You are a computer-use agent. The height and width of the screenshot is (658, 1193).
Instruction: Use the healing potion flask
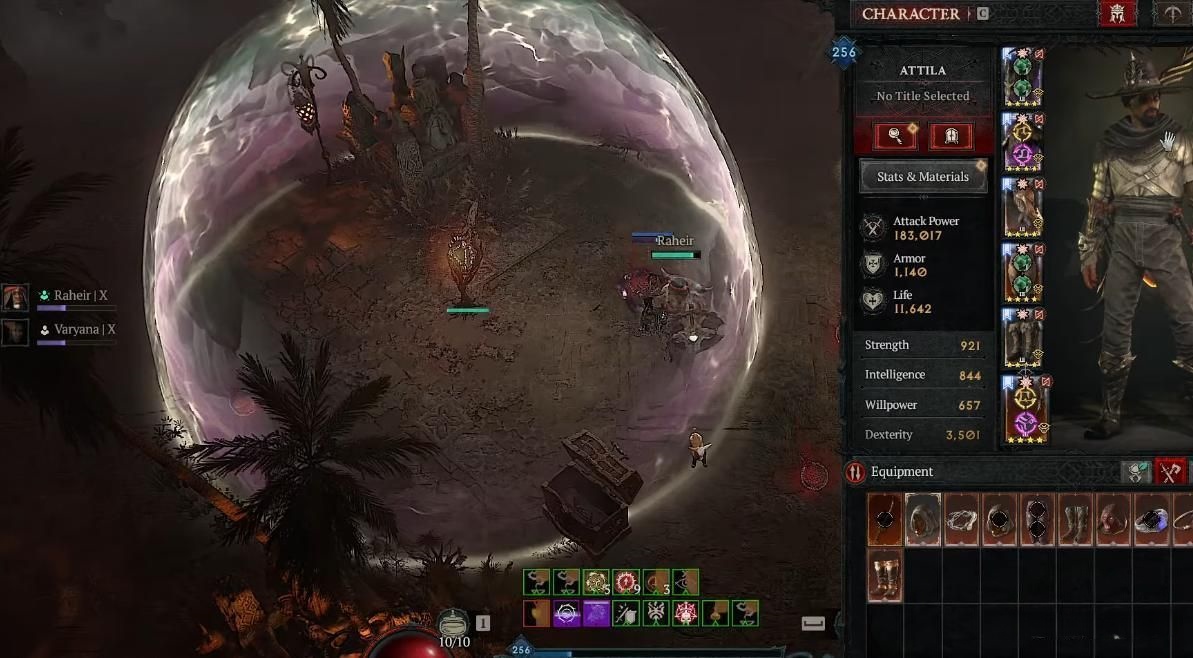pos(455,621)
